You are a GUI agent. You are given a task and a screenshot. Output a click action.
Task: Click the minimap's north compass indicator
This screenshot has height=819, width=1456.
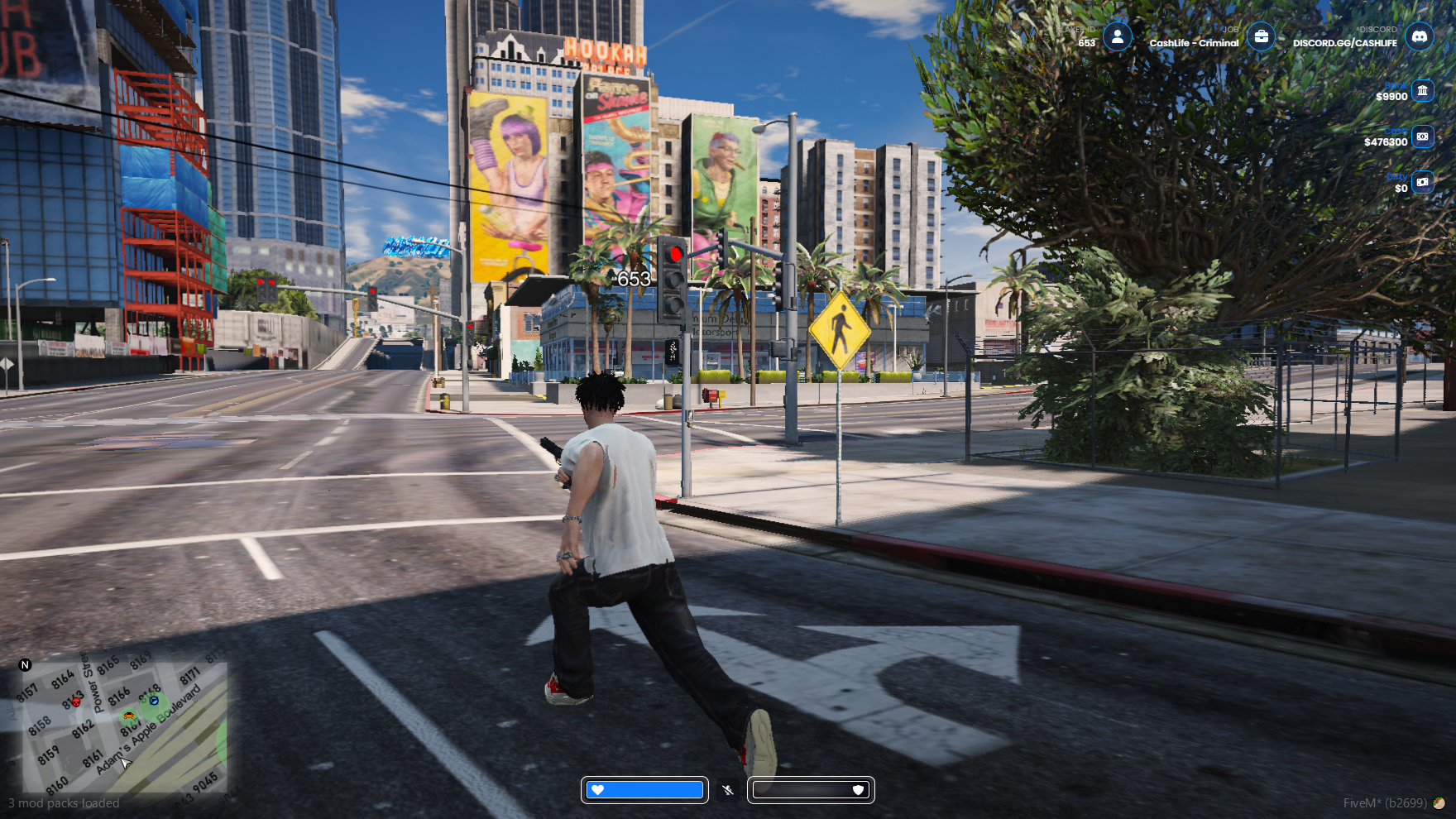coord(25,665)
